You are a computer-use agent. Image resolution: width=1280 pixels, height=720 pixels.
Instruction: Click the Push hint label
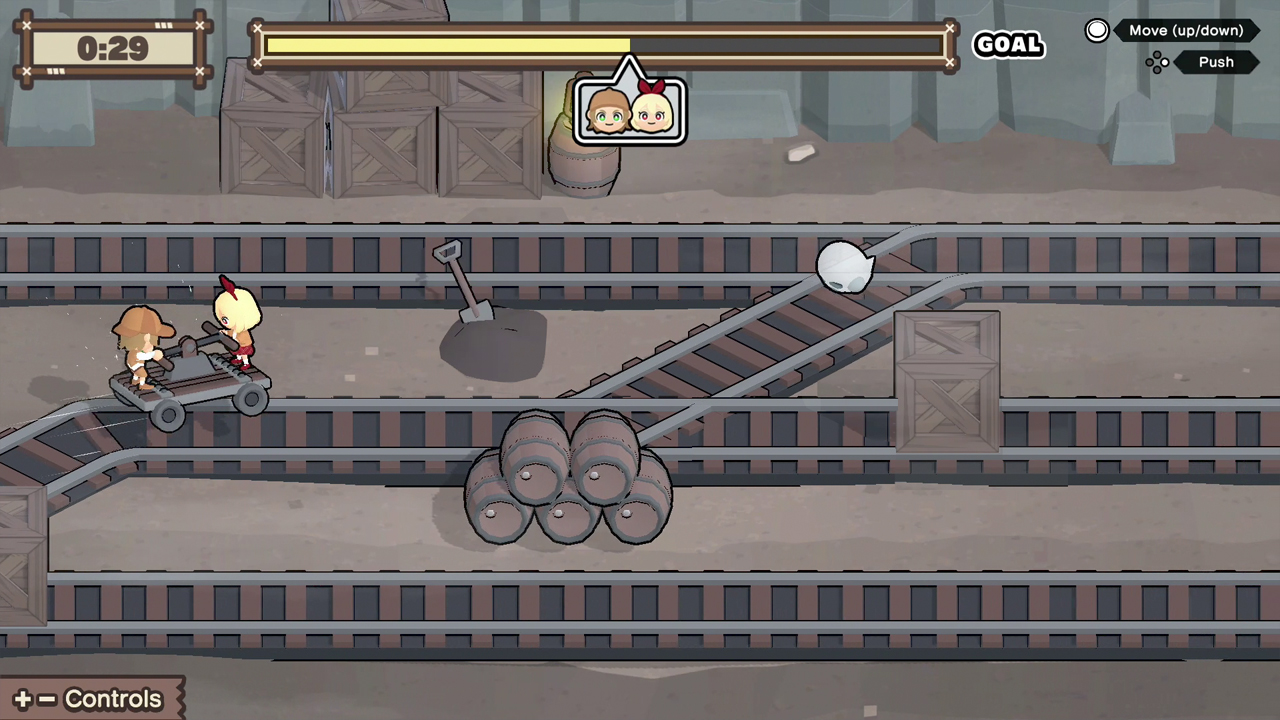pos(1216,62)
